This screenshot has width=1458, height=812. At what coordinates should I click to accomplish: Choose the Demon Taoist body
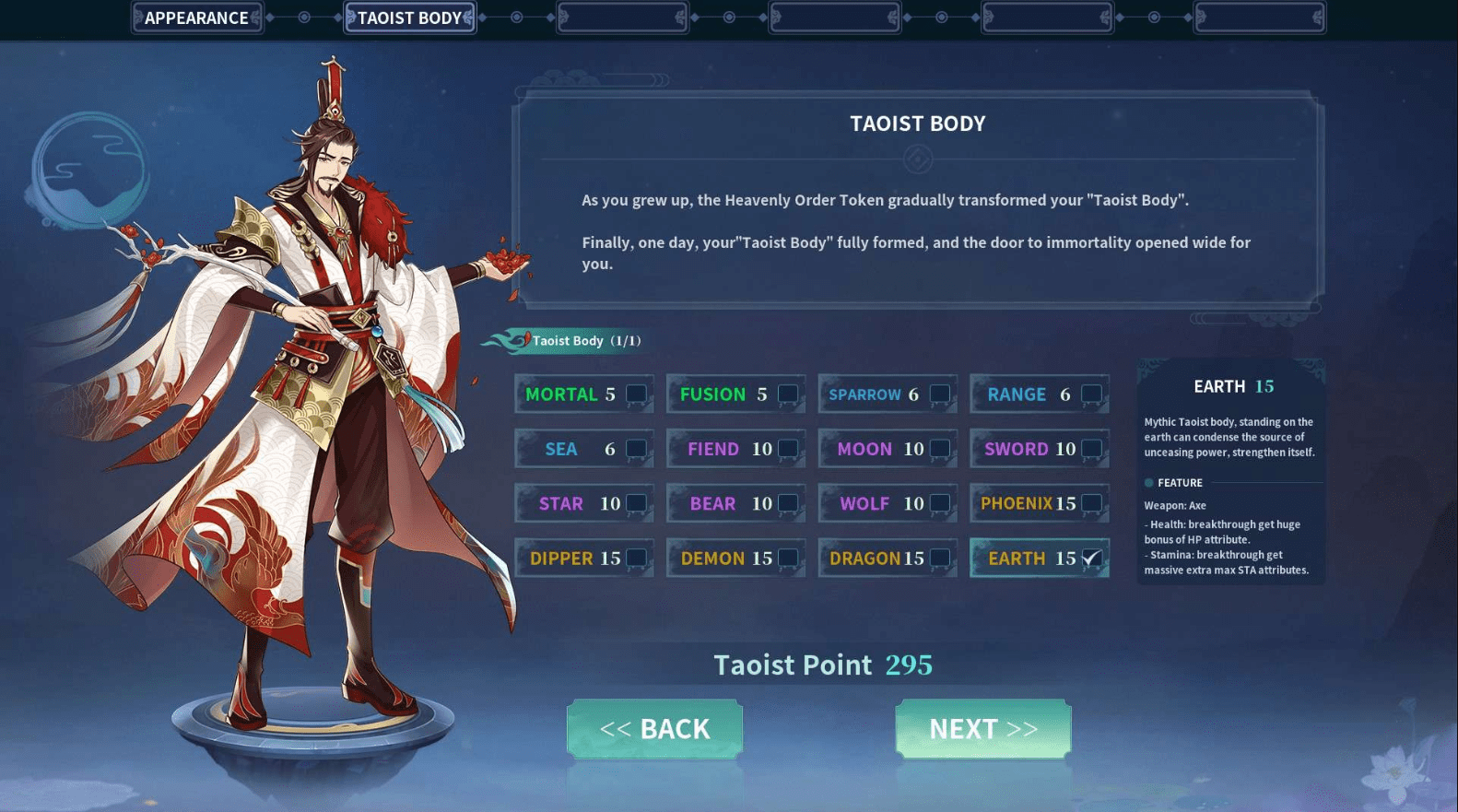point(788,559)
